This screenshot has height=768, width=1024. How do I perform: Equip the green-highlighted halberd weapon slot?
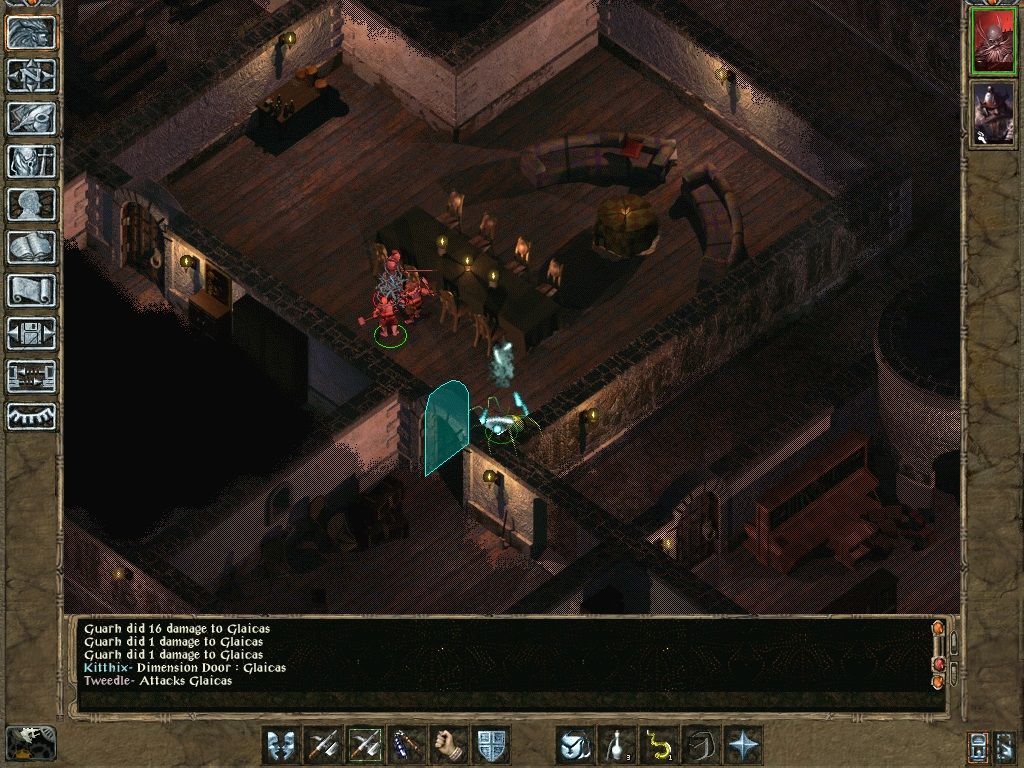[x=365, y=745]
